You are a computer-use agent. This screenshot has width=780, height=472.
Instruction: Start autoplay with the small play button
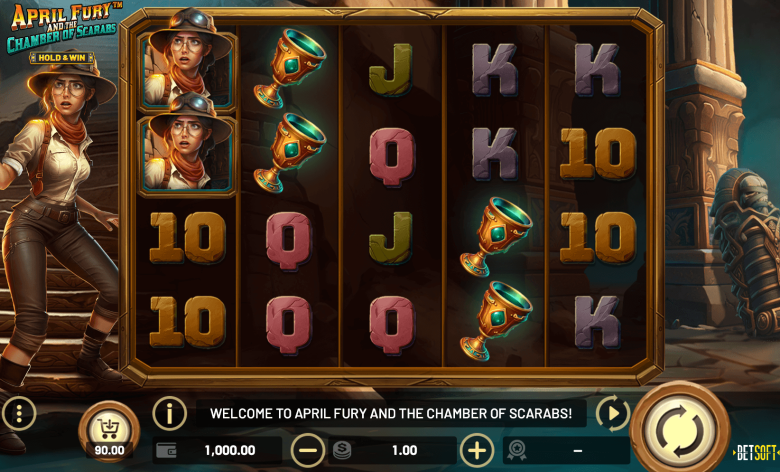tap(612, 413)
